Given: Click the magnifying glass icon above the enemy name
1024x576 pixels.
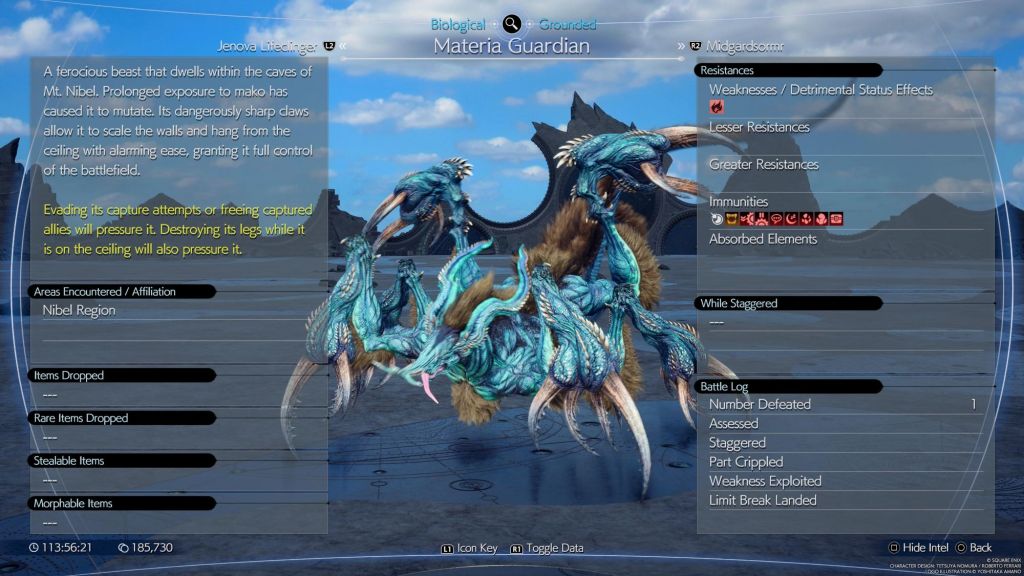Looking at the screenshot, I should (512, 24).
